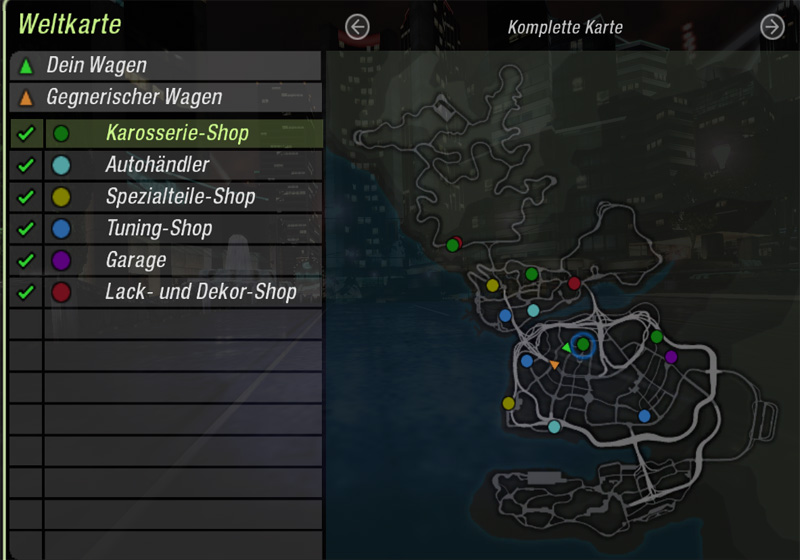The height and width of the screenshot is (560, 800).
Task: Toggle the Lack- und Dekor-Shop filter
Action: pyautogui.click(x=26, y=293)
